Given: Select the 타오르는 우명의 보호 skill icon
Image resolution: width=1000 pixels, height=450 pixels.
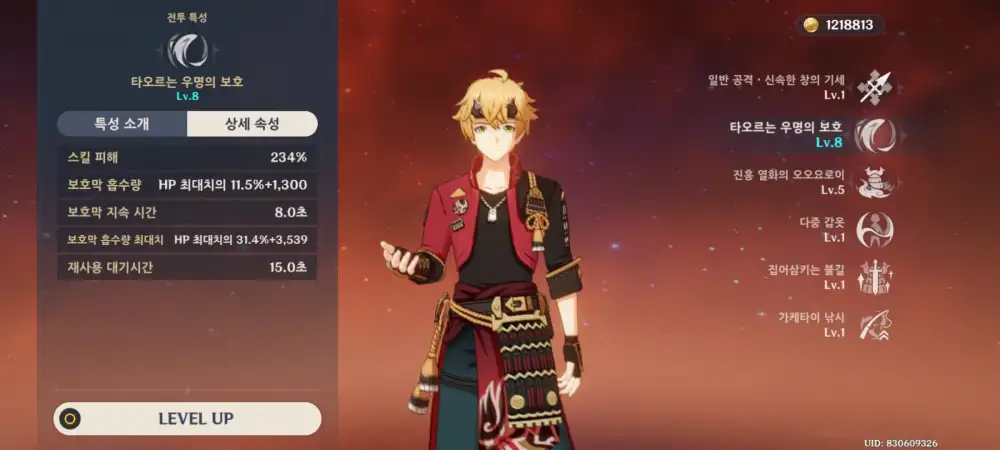Looking at the screenshot, I should 874,134.
